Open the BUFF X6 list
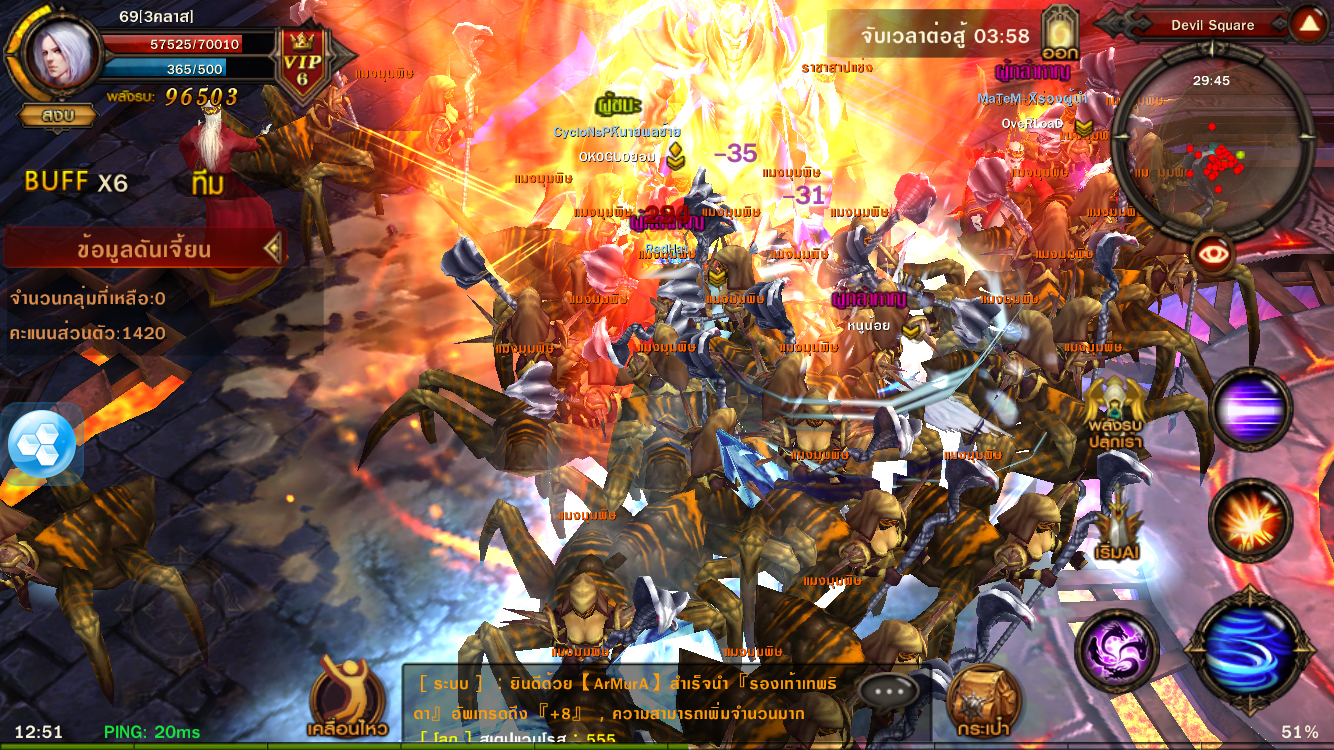Viewport: 1334px width, 750px height. click(76, 182)
